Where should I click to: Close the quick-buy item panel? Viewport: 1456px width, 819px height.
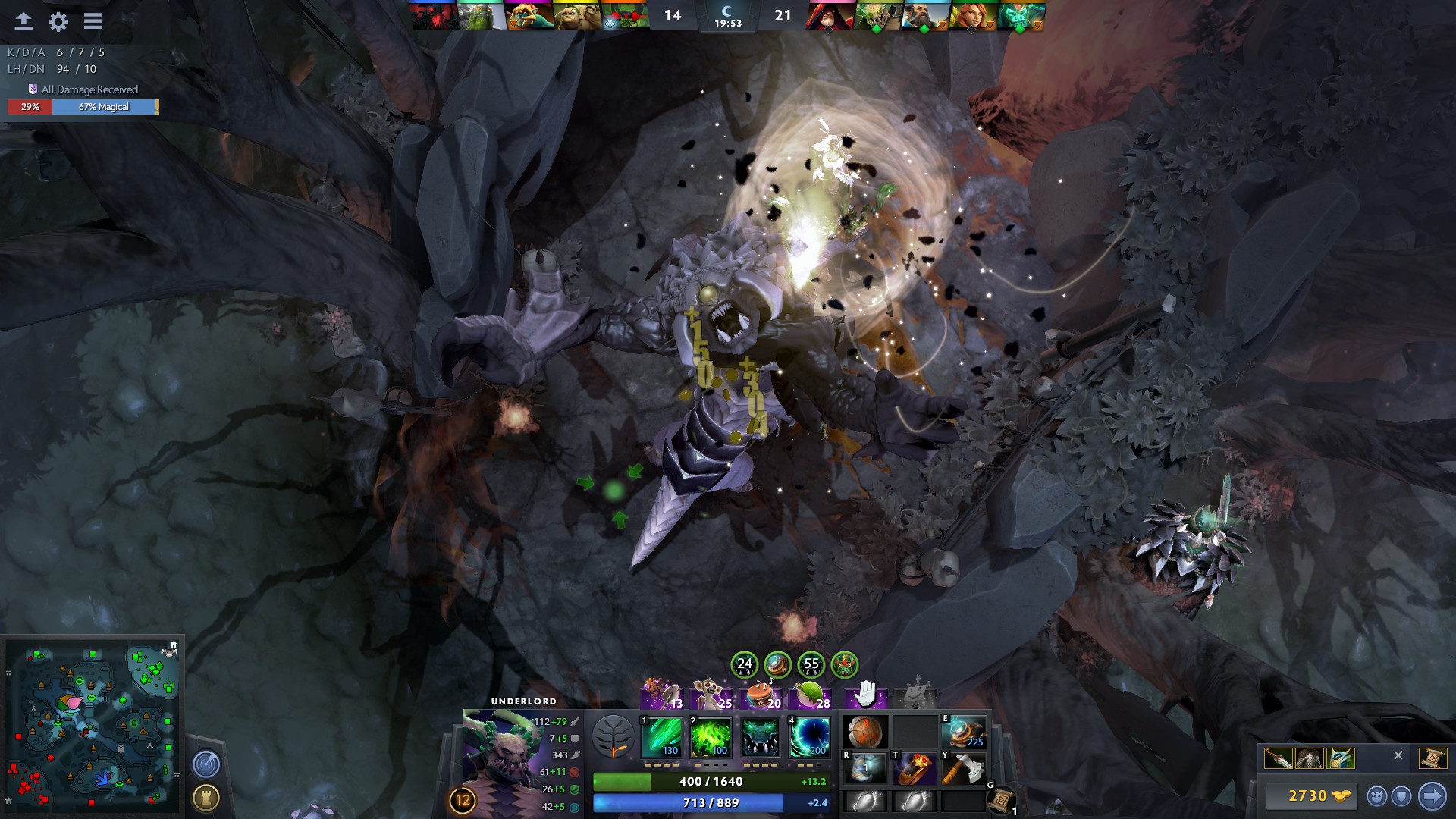pos(1398,755)
